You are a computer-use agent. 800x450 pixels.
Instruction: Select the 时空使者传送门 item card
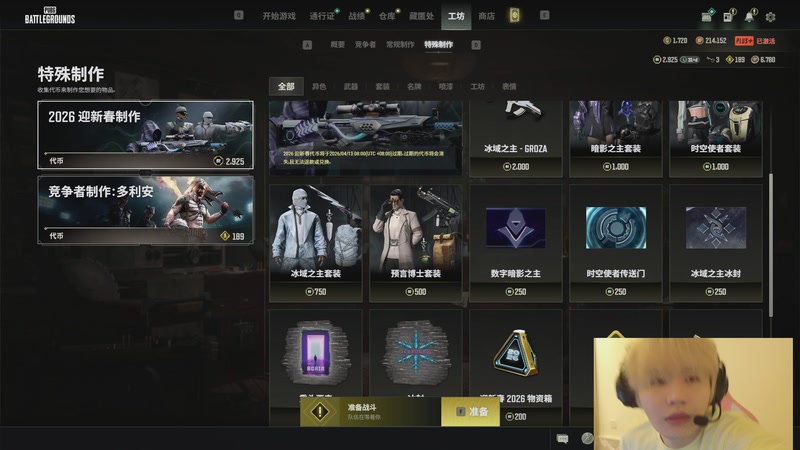coord(616,242)
